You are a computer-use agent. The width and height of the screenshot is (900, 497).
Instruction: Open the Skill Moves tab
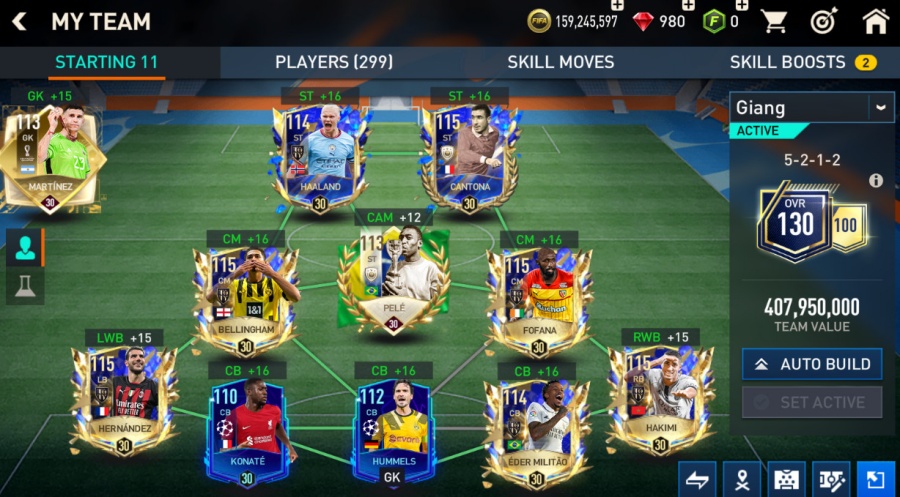(560, 62)
